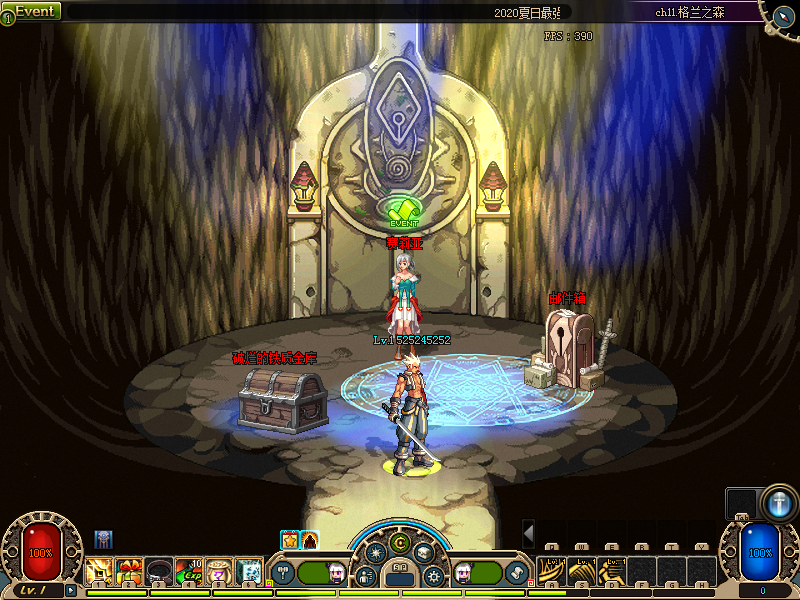Click the gold star buff icon
This screenshot has height=600, width=800.
pyautogui.click(x=290, y=540)
